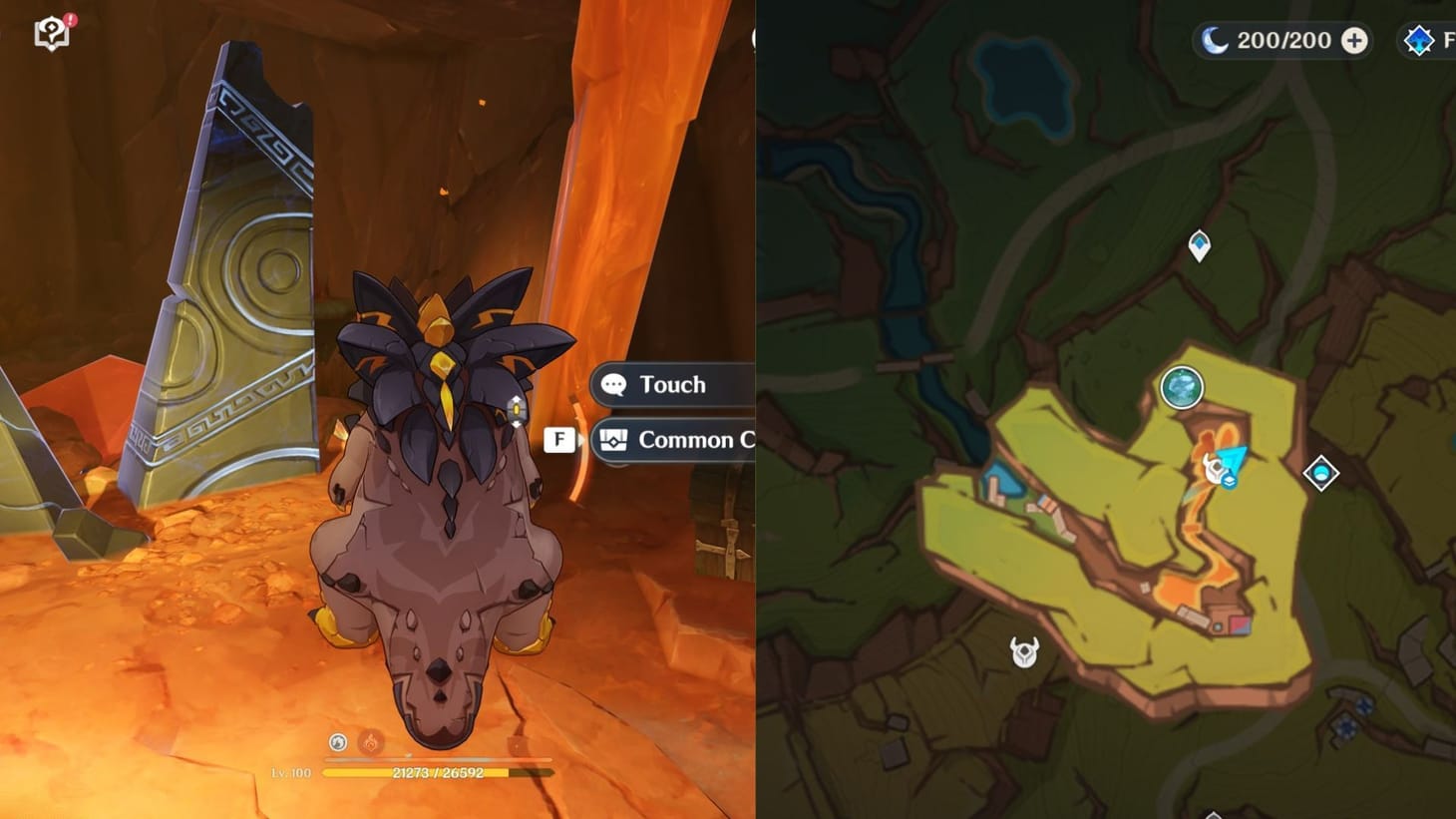
Task: Choose the Touch interaction option
Action: (674, 385)
